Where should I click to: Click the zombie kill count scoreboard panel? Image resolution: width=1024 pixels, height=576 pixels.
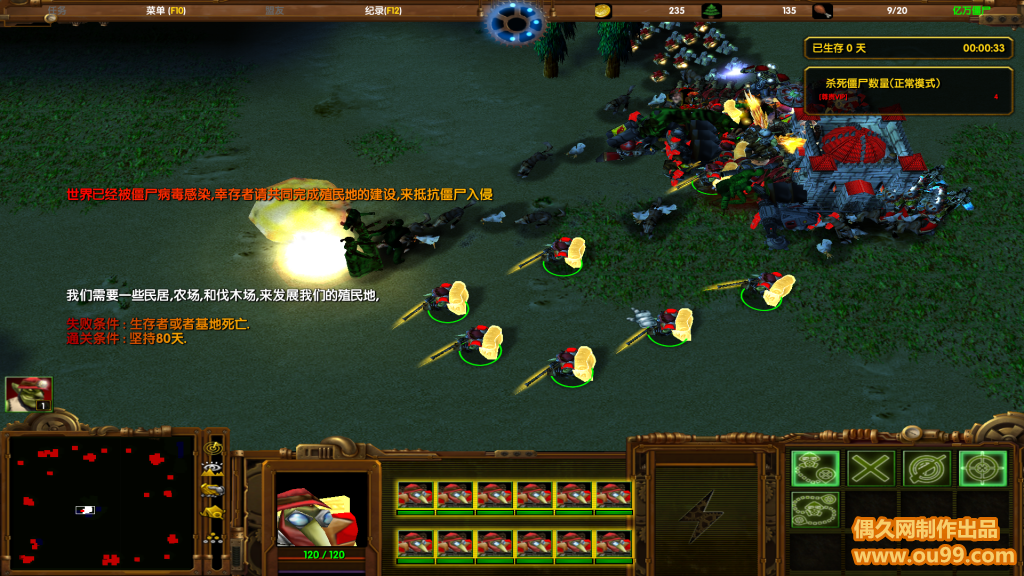(909, 90)
